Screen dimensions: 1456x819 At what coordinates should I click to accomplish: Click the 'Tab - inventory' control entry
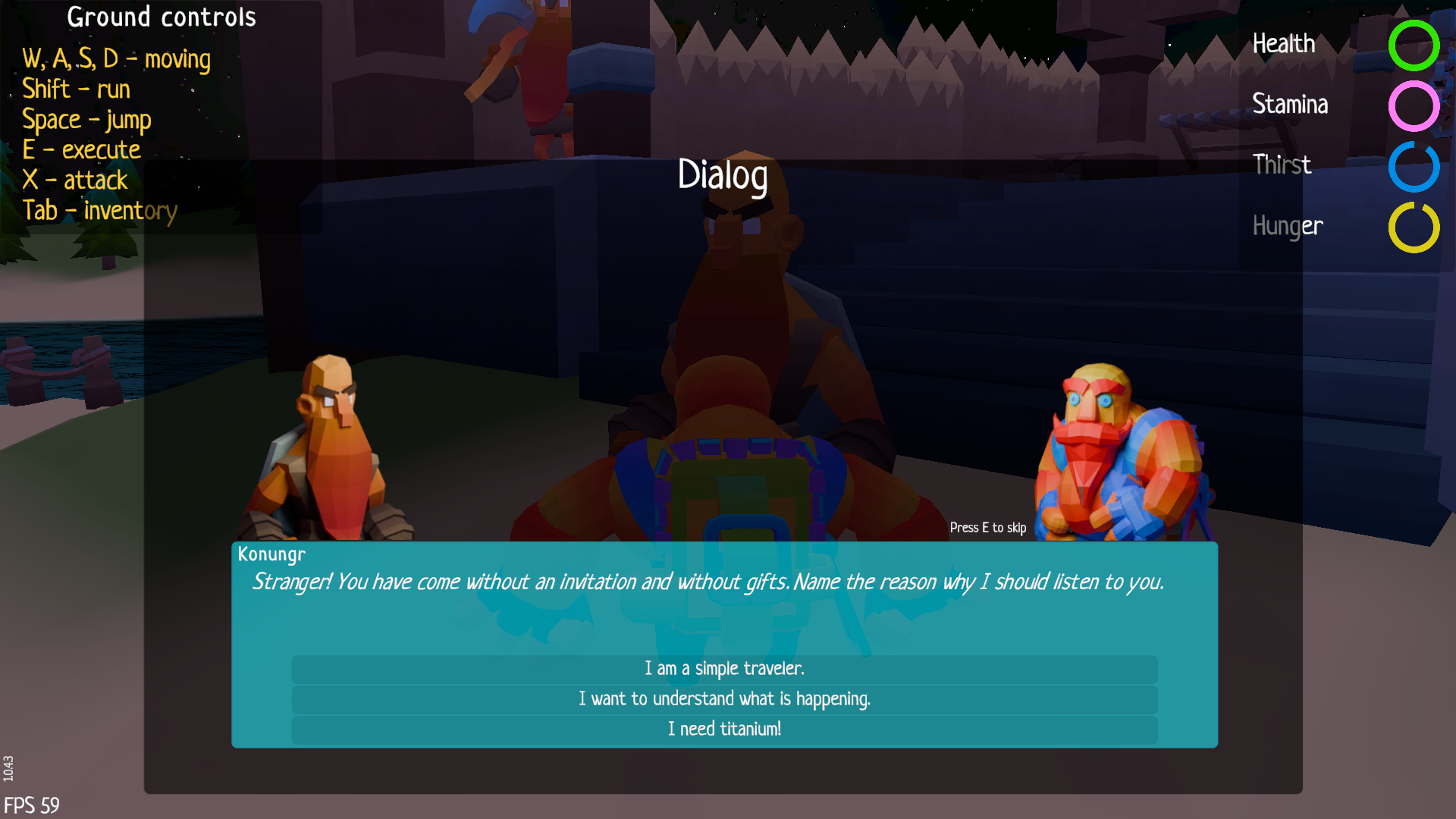(99, 210)
